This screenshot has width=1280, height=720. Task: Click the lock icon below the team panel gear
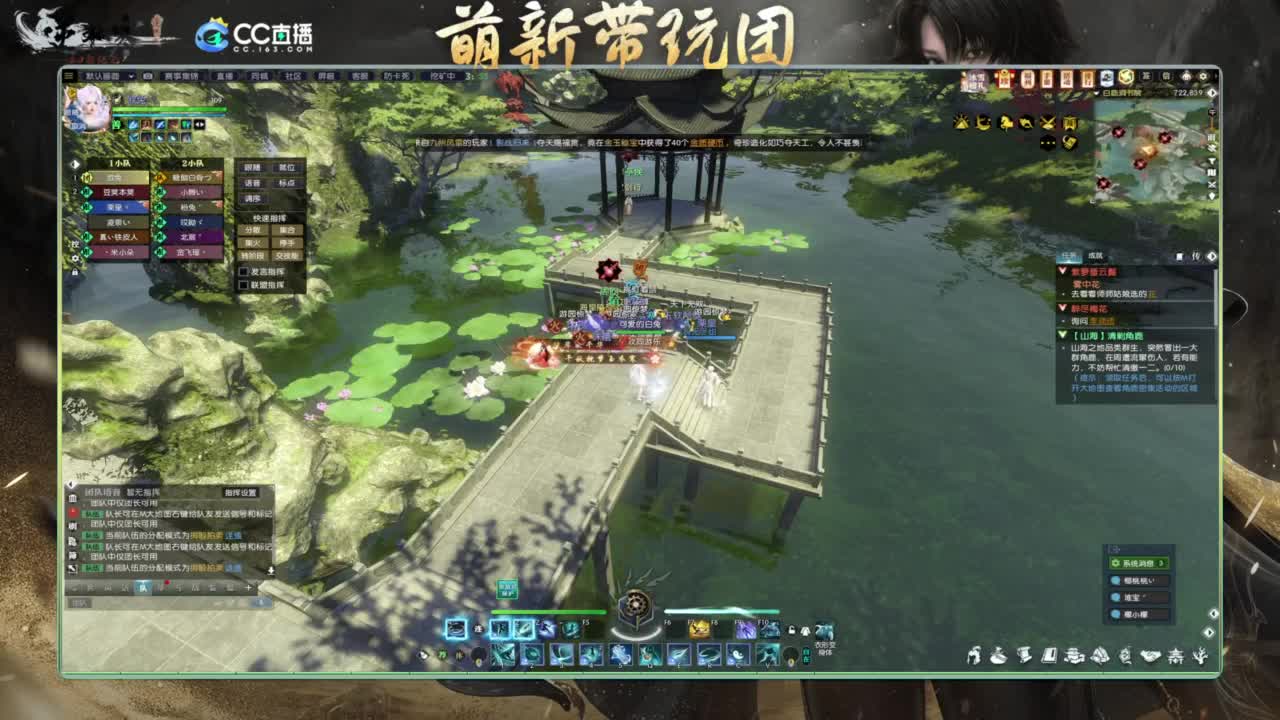click(x=75, y=272)
